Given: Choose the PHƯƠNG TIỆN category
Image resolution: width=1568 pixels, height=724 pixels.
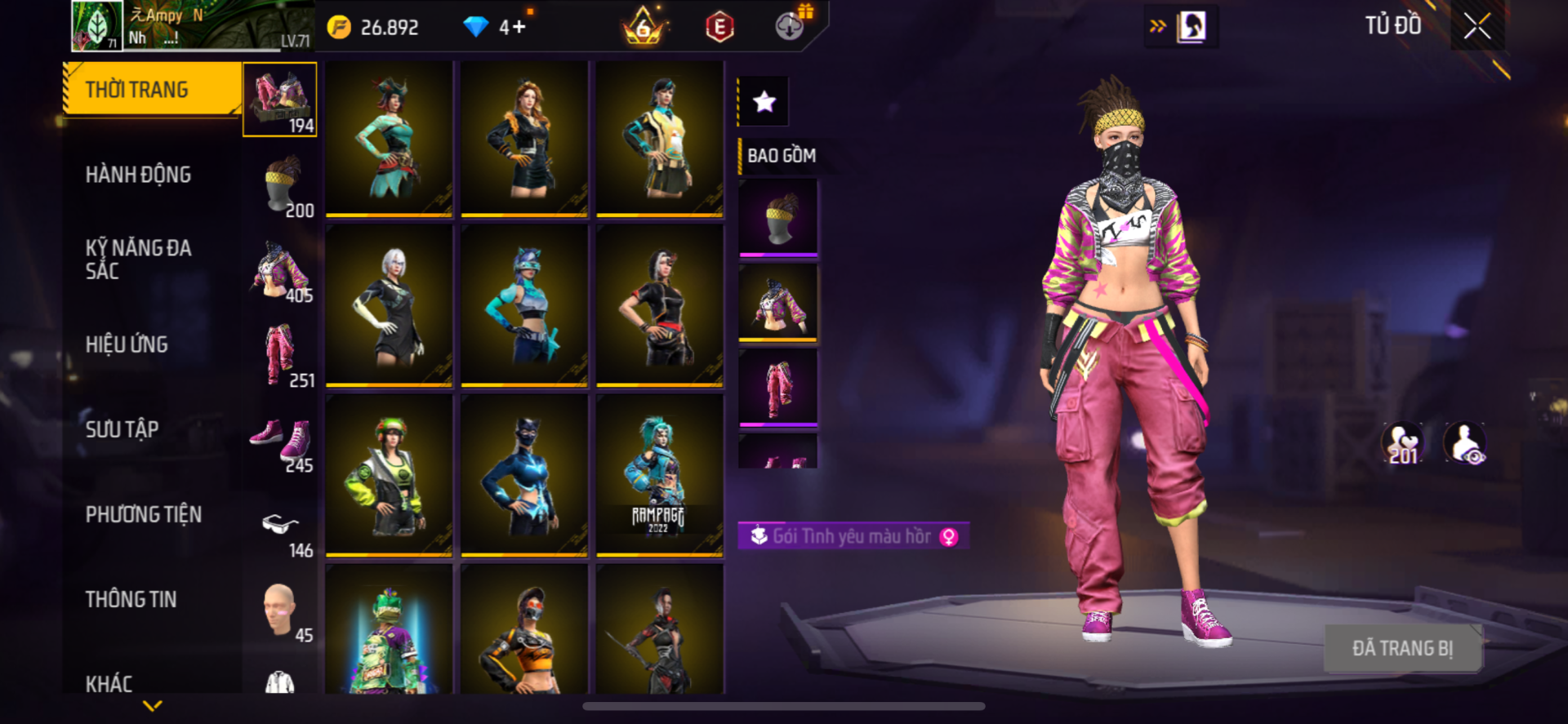Looking at the screenshot, I should coord(143,514).
